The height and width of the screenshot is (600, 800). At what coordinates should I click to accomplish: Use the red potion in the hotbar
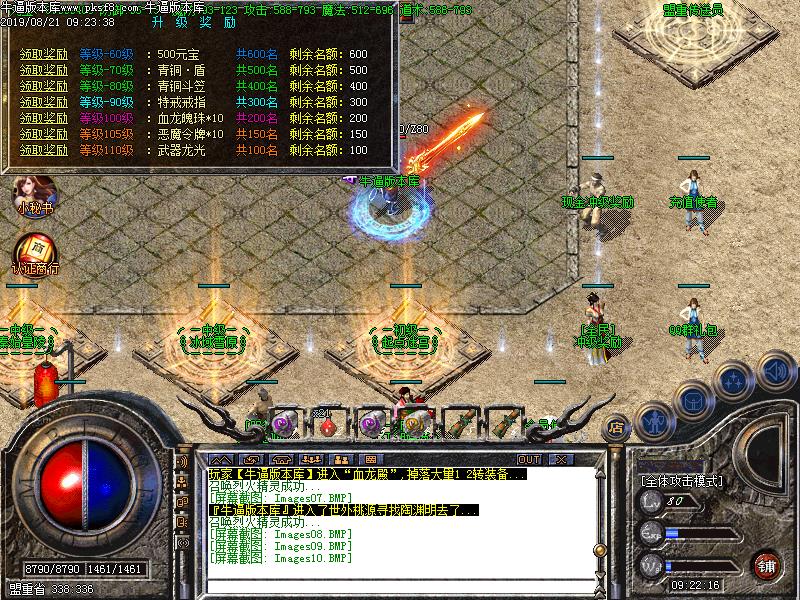click(x=326, y=425)
